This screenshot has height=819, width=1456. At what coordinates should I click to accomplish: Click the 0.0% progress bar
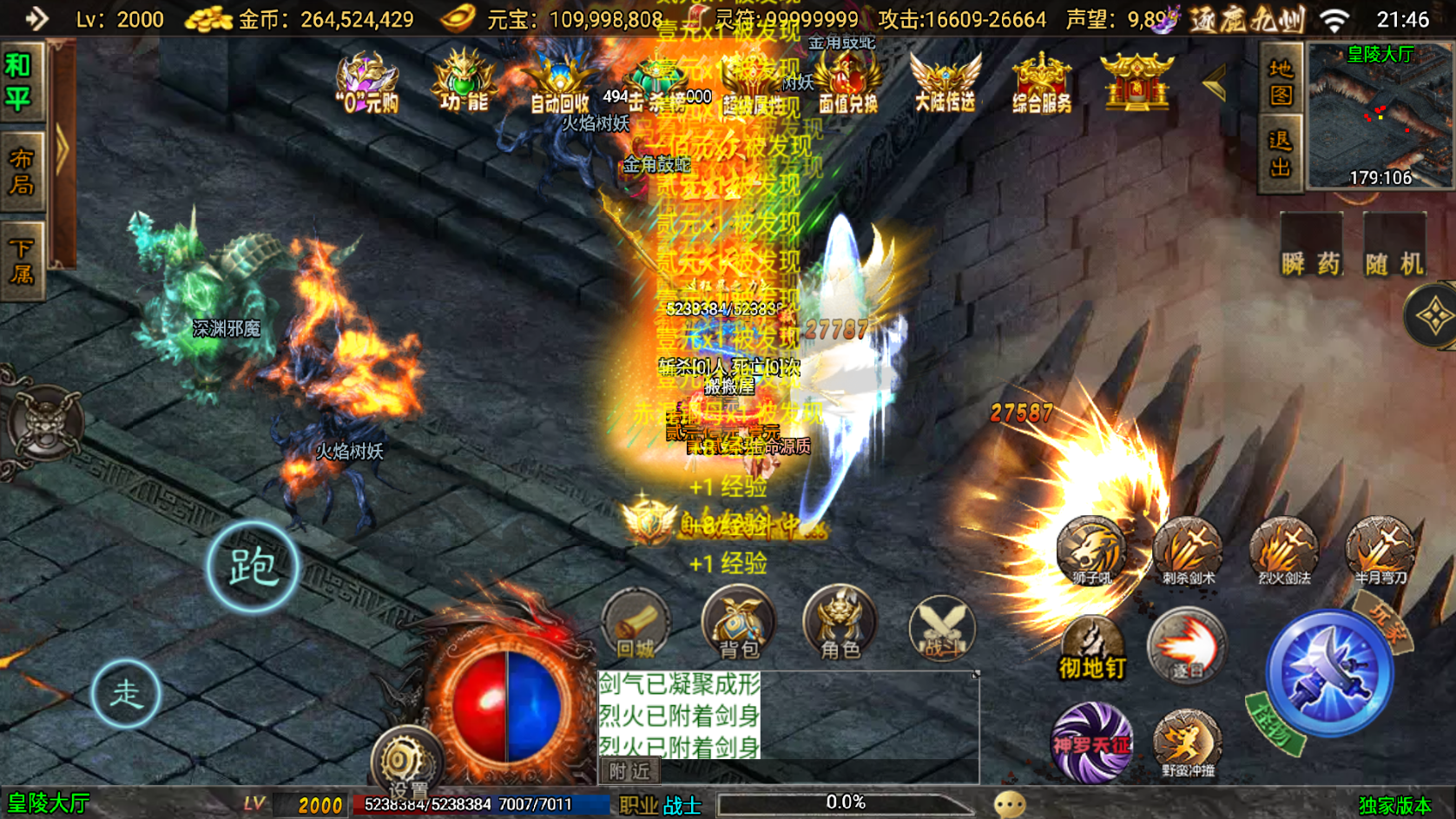click(844, 802)
